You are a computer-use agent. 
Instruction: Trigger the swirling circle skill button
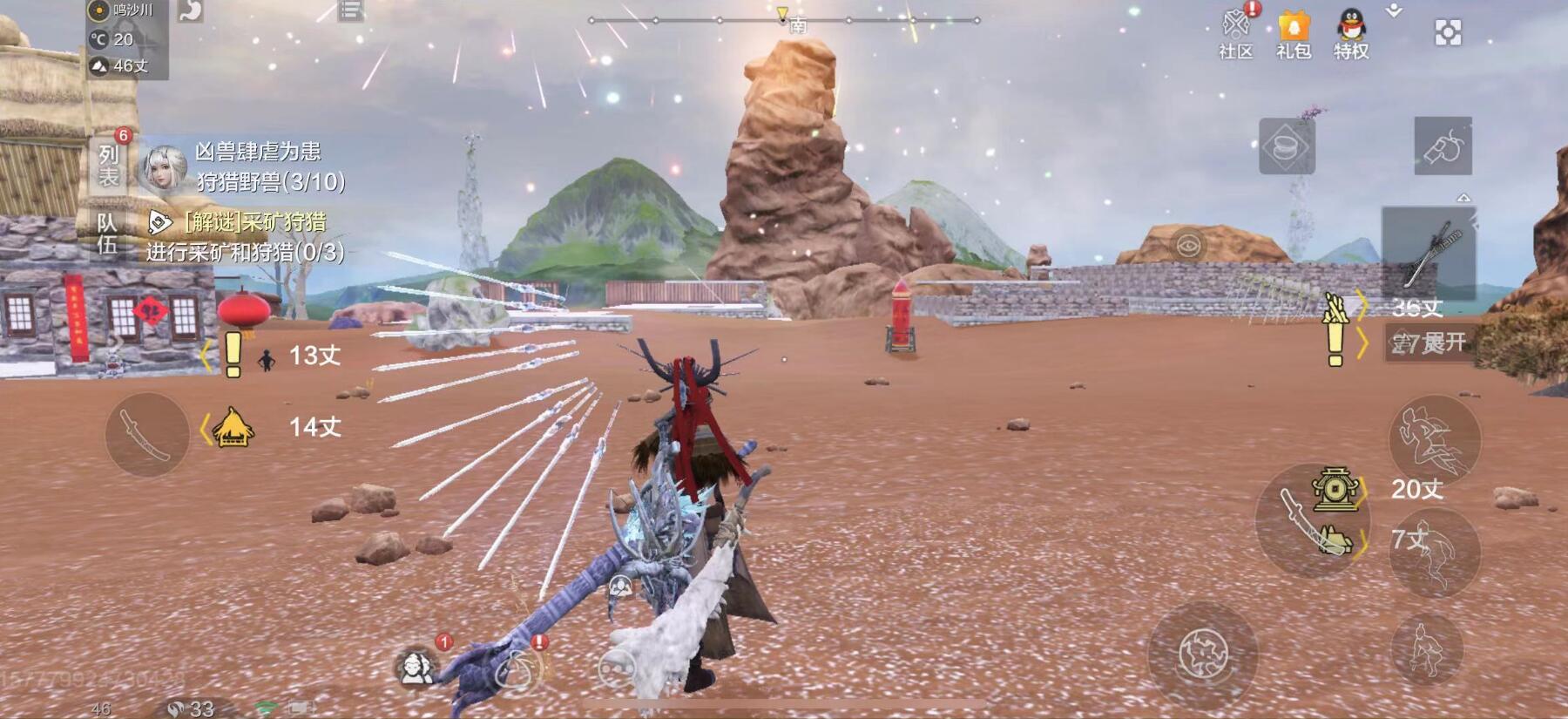click(1202, 654)
